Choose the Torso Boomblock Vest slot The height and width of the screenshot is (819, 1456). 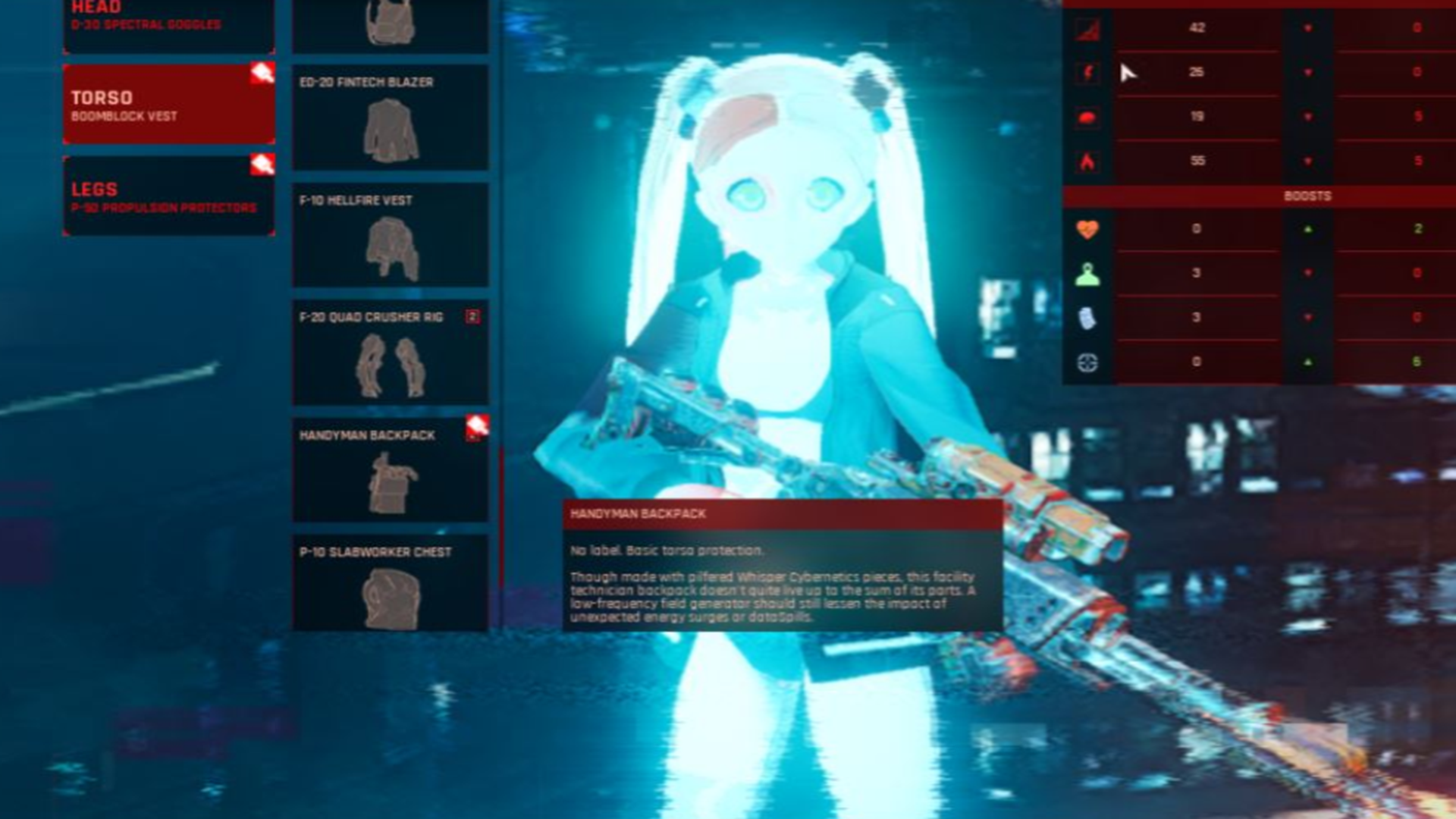(x=168, y=105)
